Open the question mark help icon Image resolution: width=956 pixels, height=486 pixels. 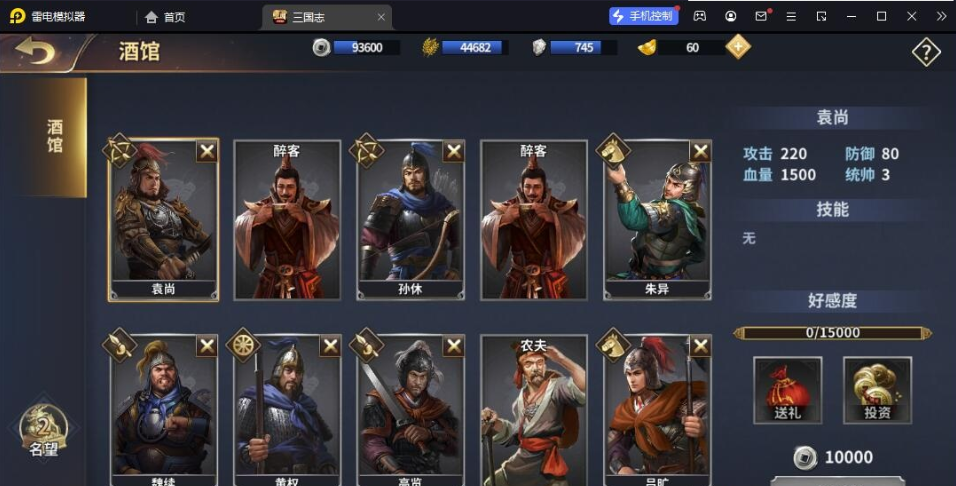click(926, 52)
